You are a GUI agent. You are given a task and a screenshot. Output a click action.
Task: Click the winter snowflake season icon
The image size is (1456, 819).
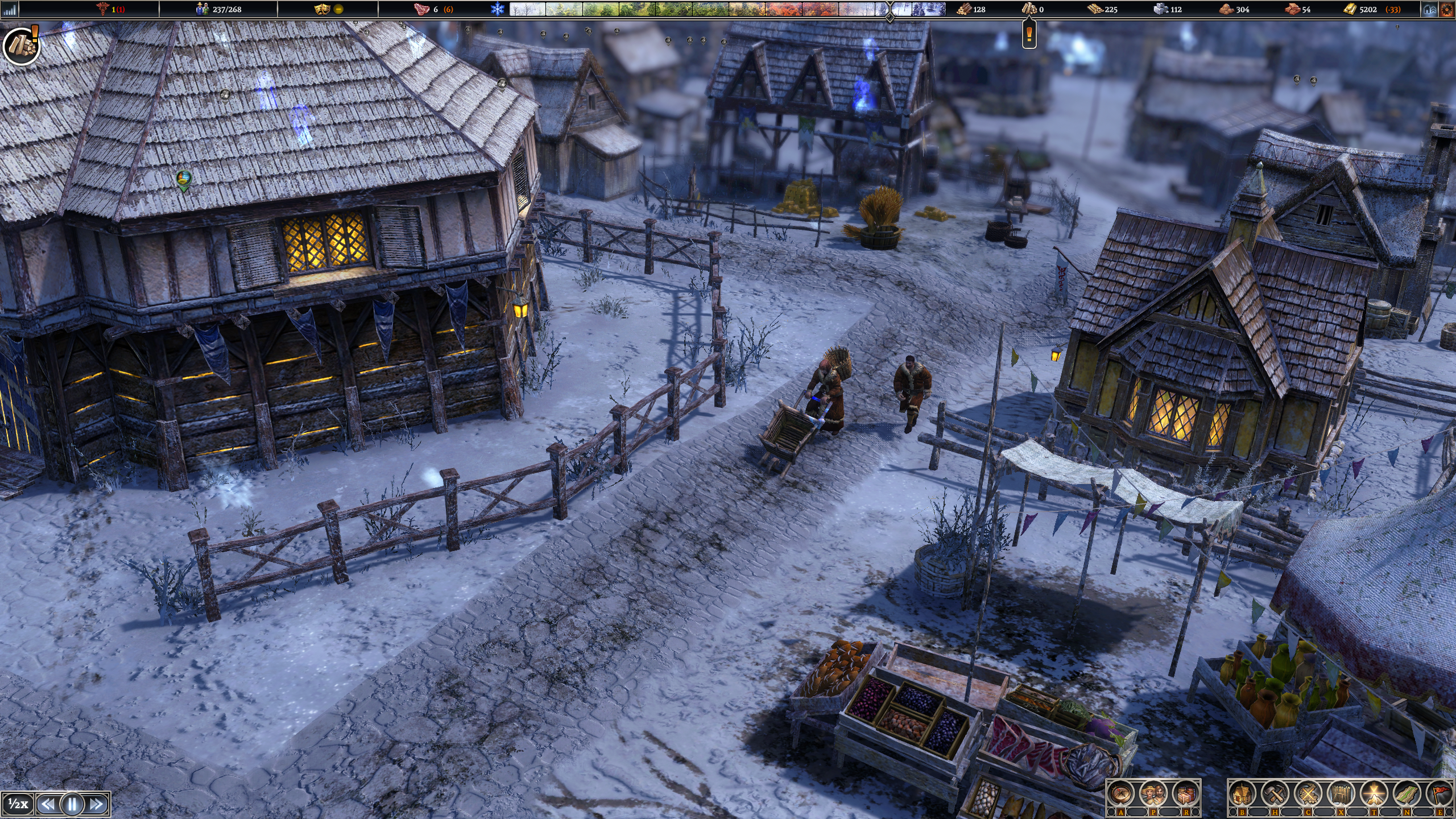click(498, 9)
